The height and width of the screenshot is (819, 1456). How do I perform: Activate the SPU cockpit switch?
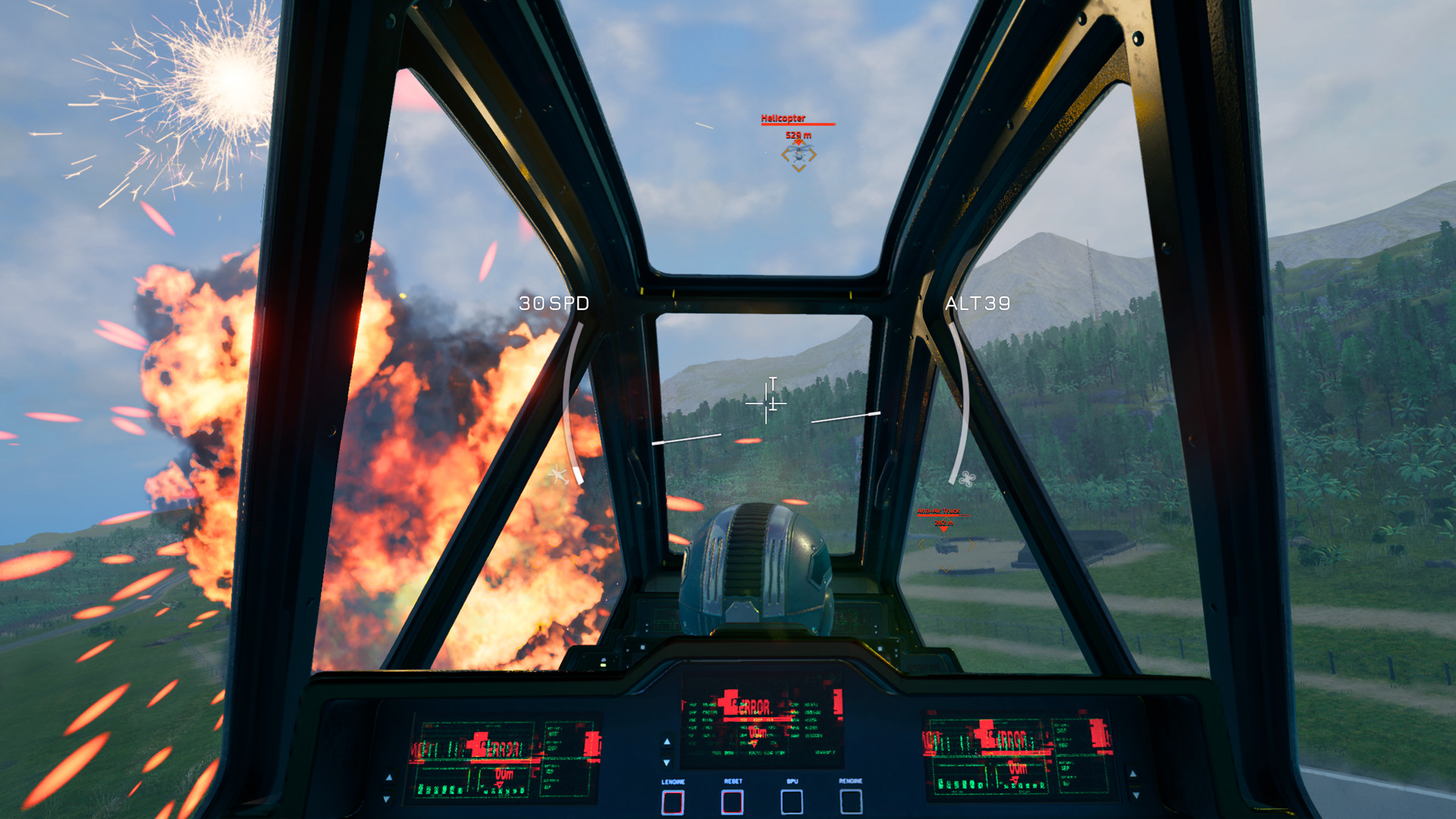coord(792,802)
